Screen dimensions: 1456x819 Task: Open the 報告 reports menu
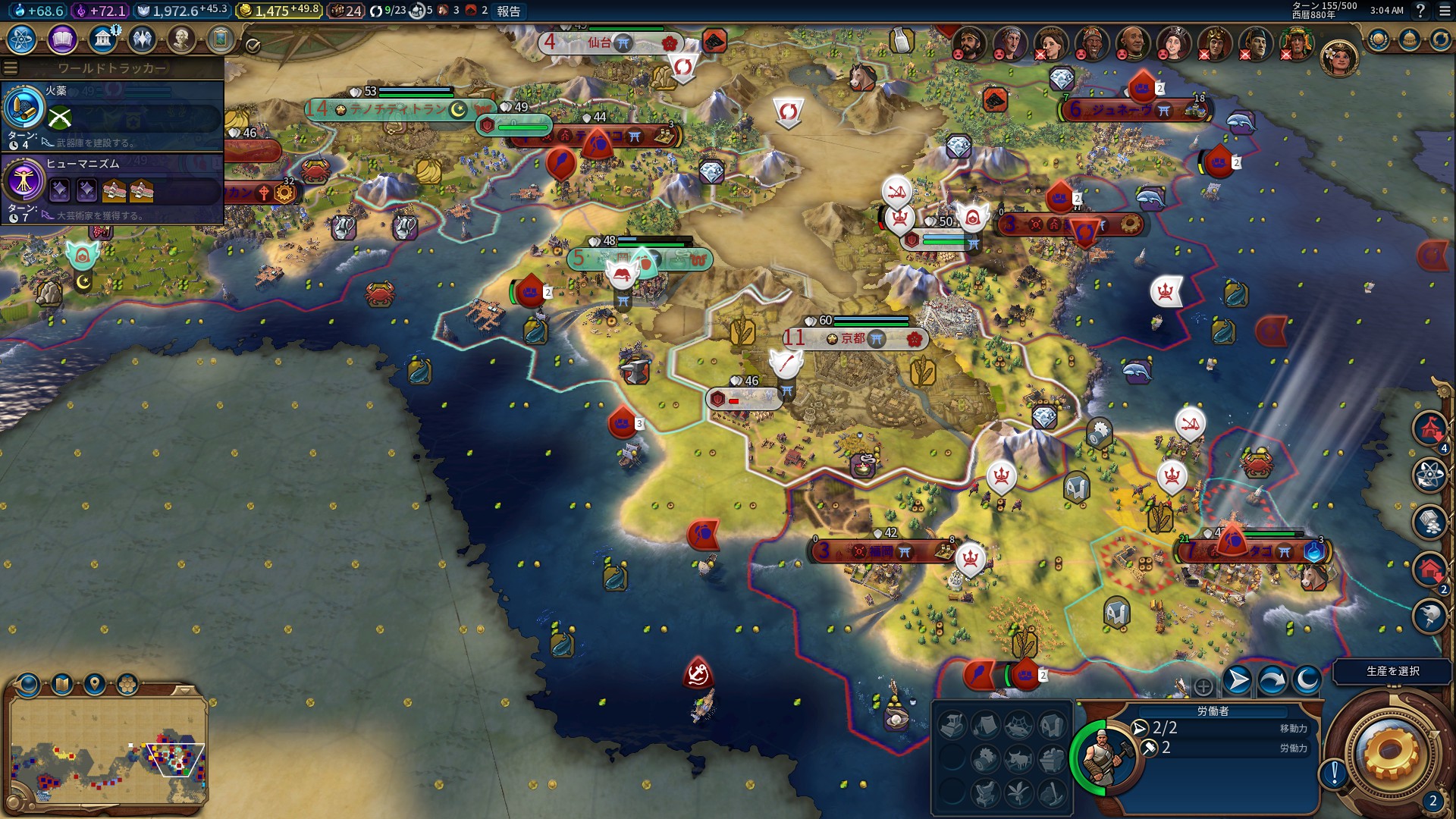click(x=508, y=11)
